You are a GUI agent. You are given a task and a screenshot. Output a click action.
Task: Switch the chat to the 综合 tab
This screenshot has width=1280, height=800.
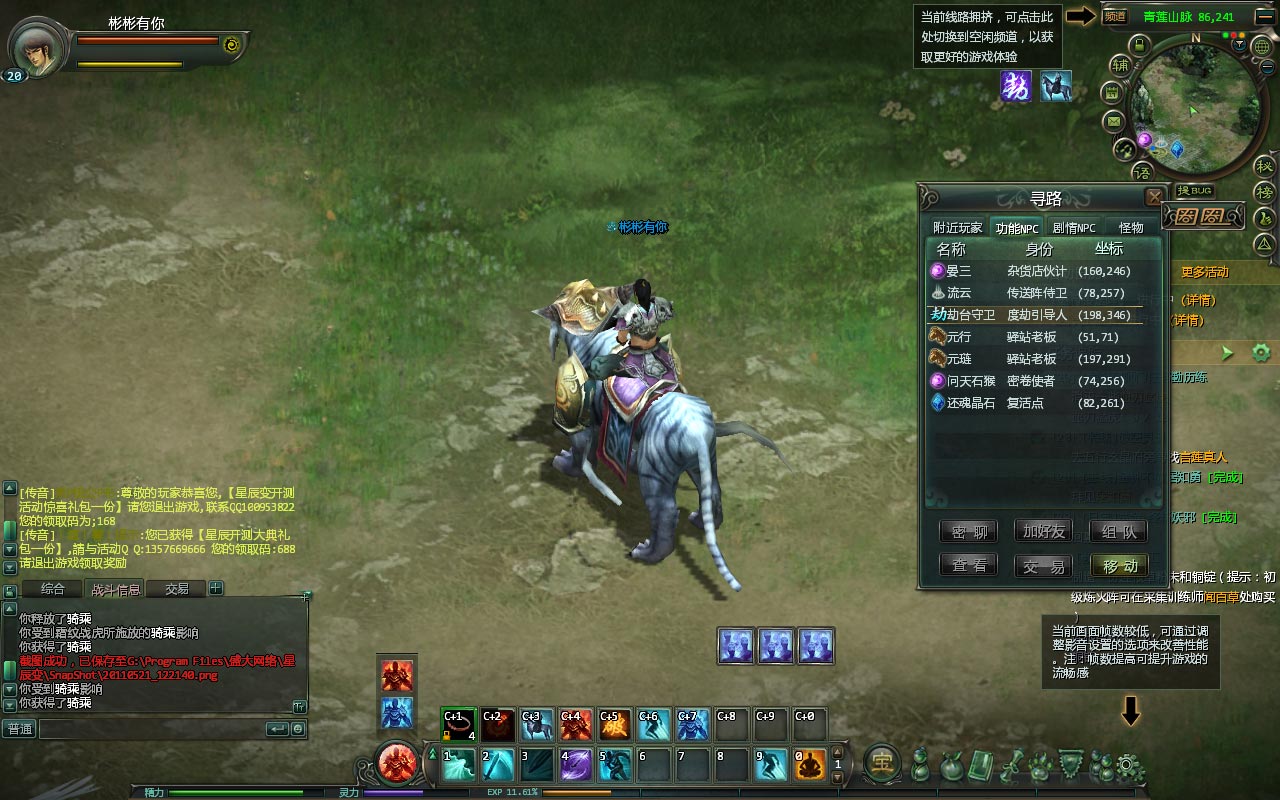pos(53,589)
